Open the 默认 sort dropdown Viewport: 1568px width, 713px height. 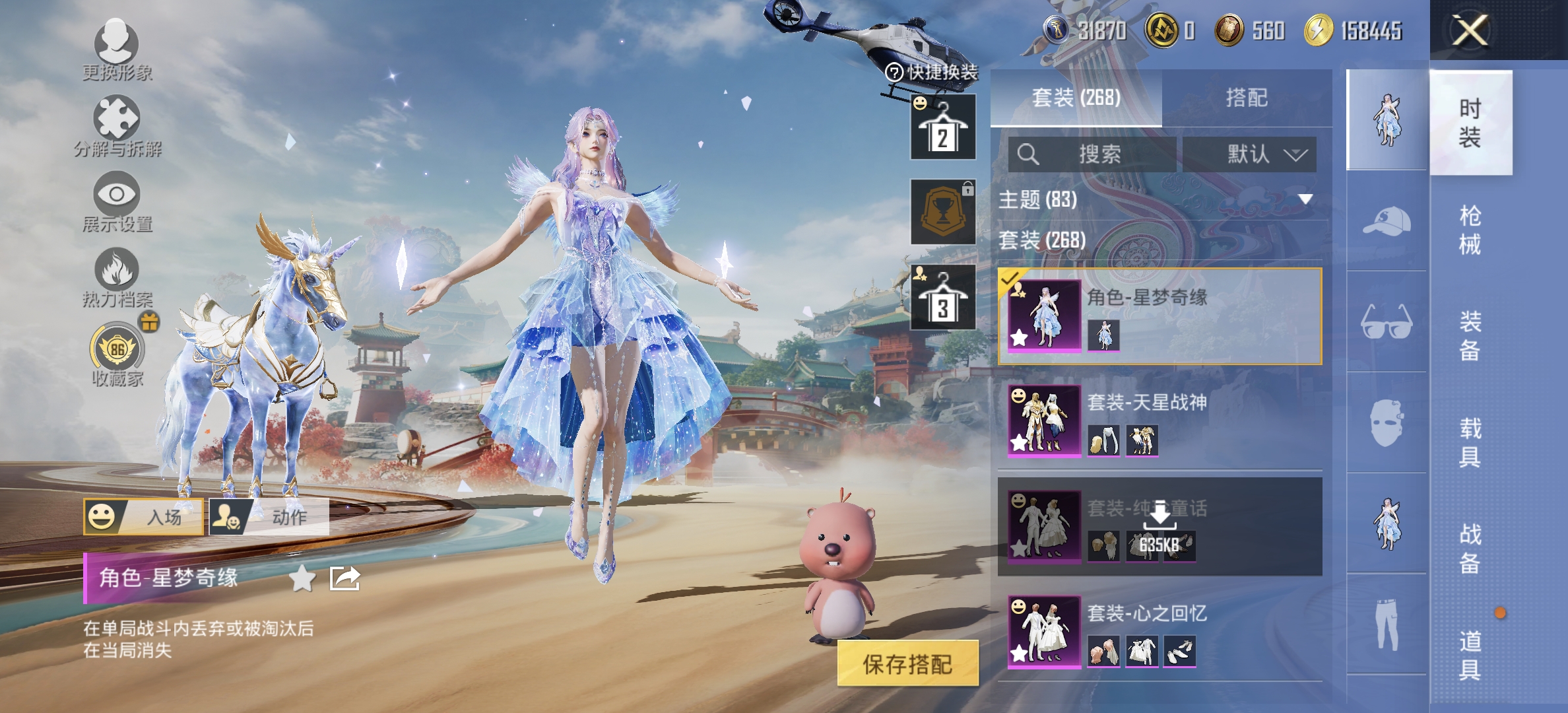tap(1251, 153)
